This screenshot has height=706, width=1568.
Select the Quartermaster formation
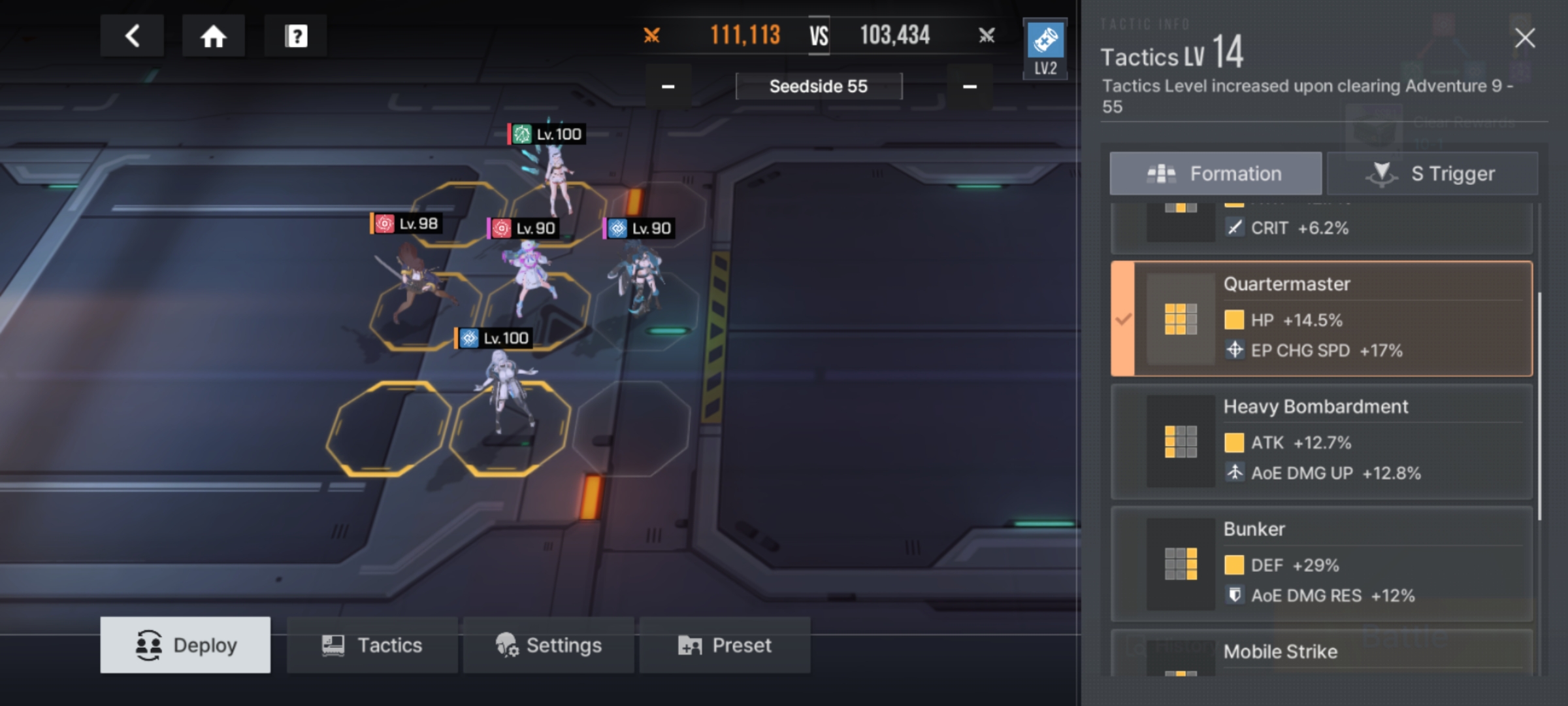click(x=1321, y=319)
